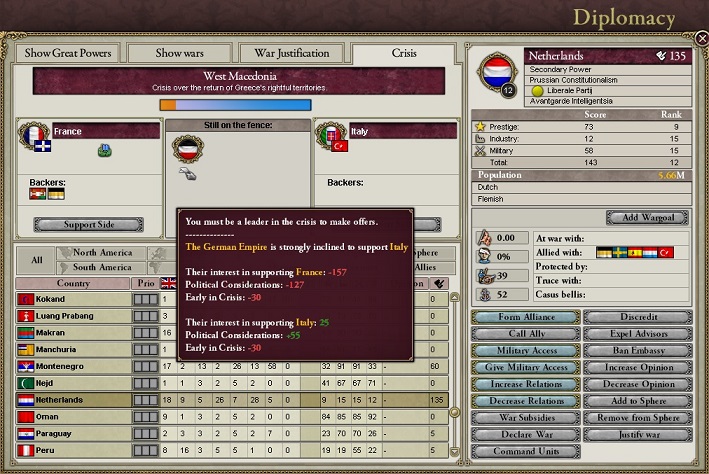Image resolution: width=709 pixels, height=474 pixels.
Task: Open the Show wars tab
Action: click(183, 53)
